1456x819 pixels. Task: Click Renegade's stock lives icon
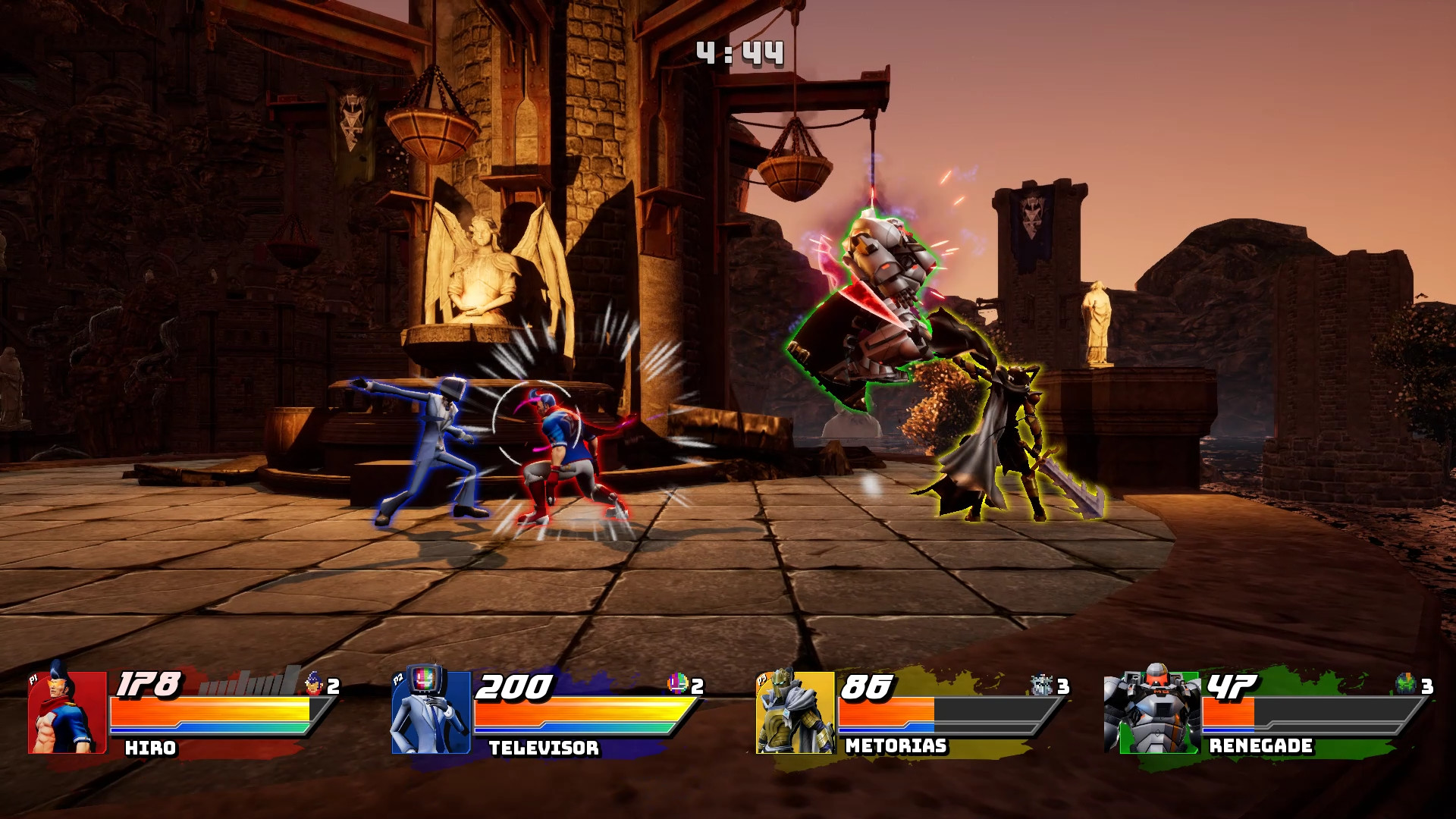coord(1407,684)
